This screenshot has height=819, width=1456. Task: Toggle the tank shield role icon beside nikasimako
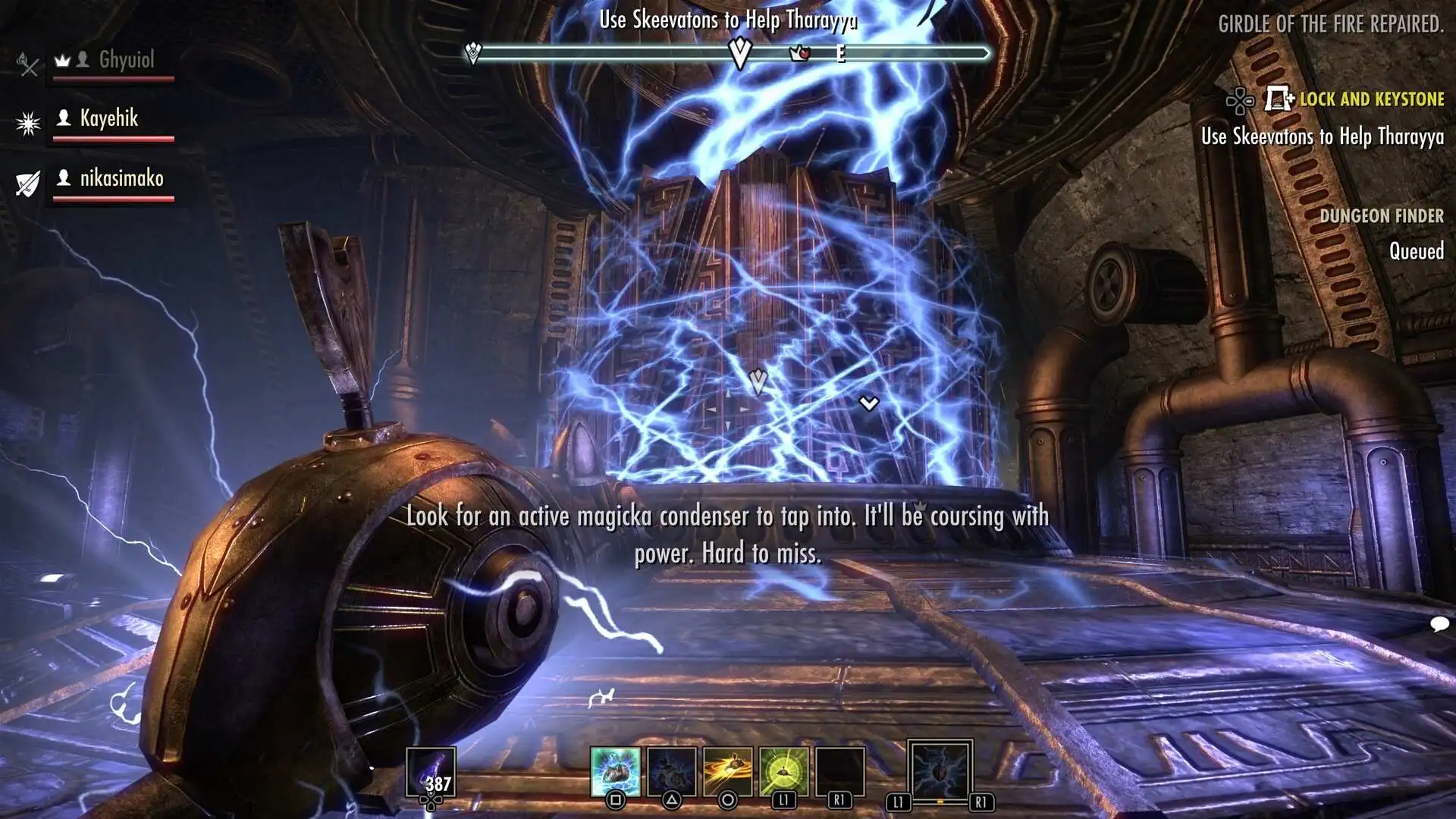27,182
